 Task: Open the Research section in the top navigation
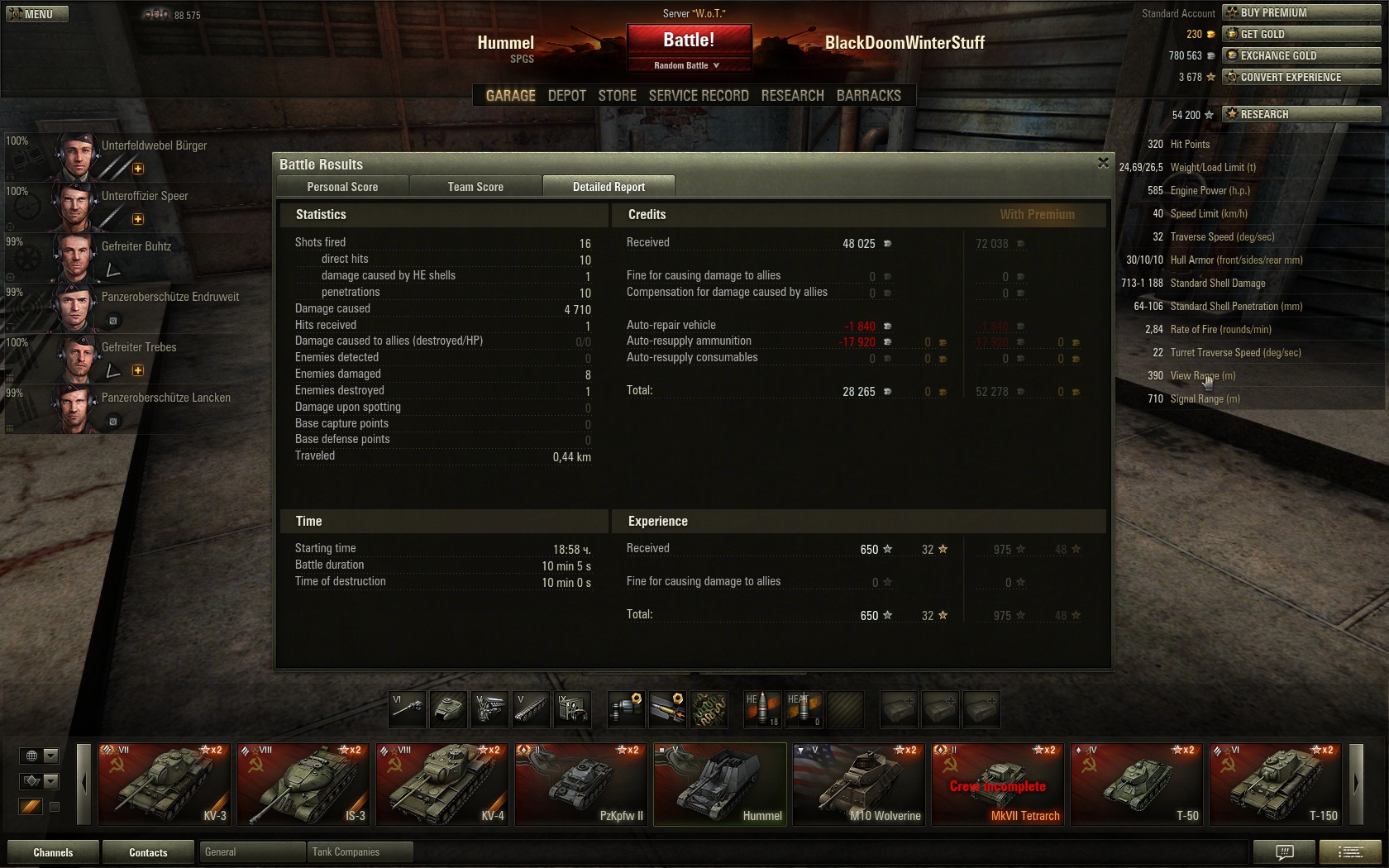pyautogui.click(x=792, y=96)
